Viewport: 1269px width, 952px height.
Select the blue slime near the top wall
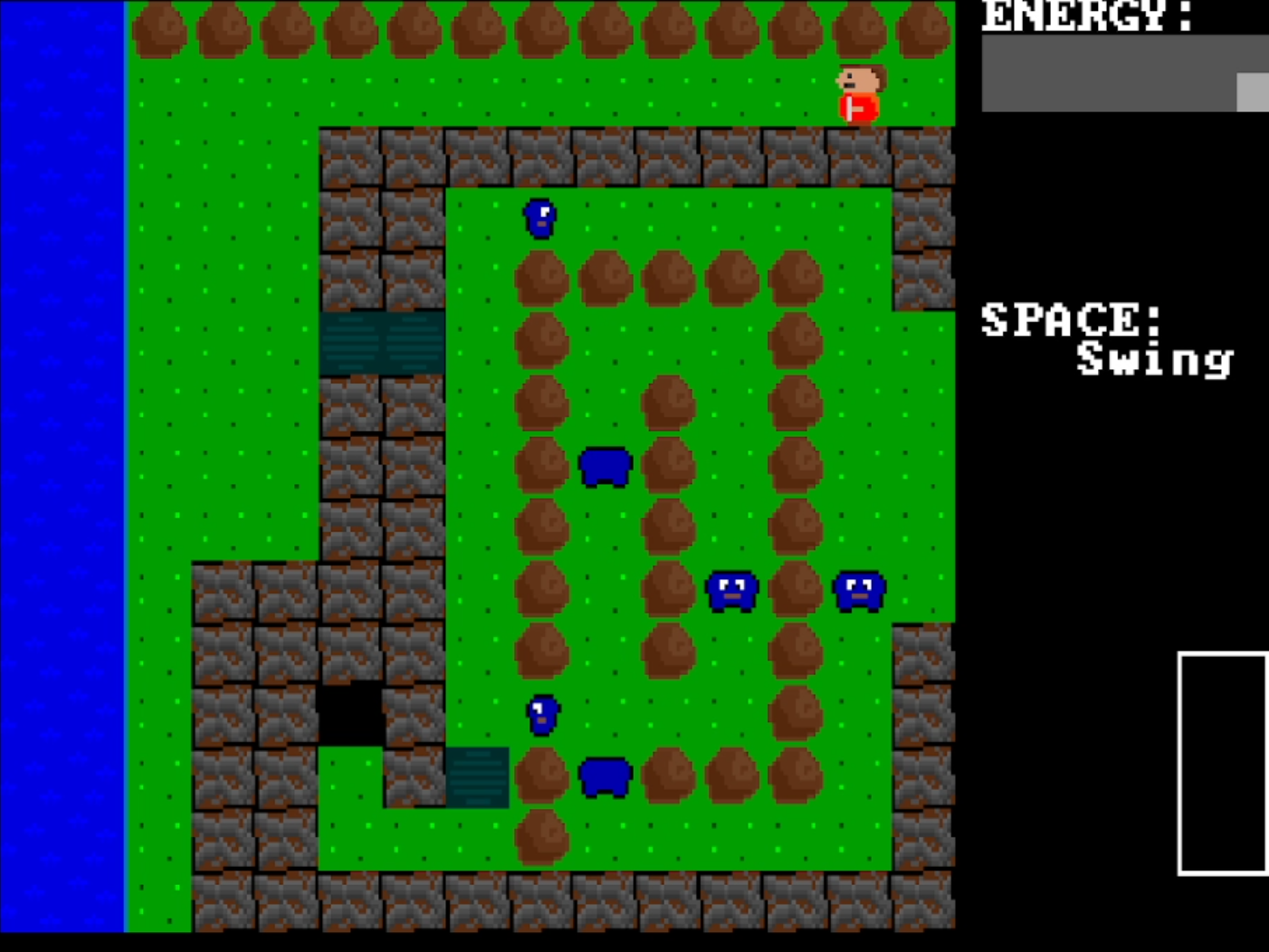click(x=539, y=219)
